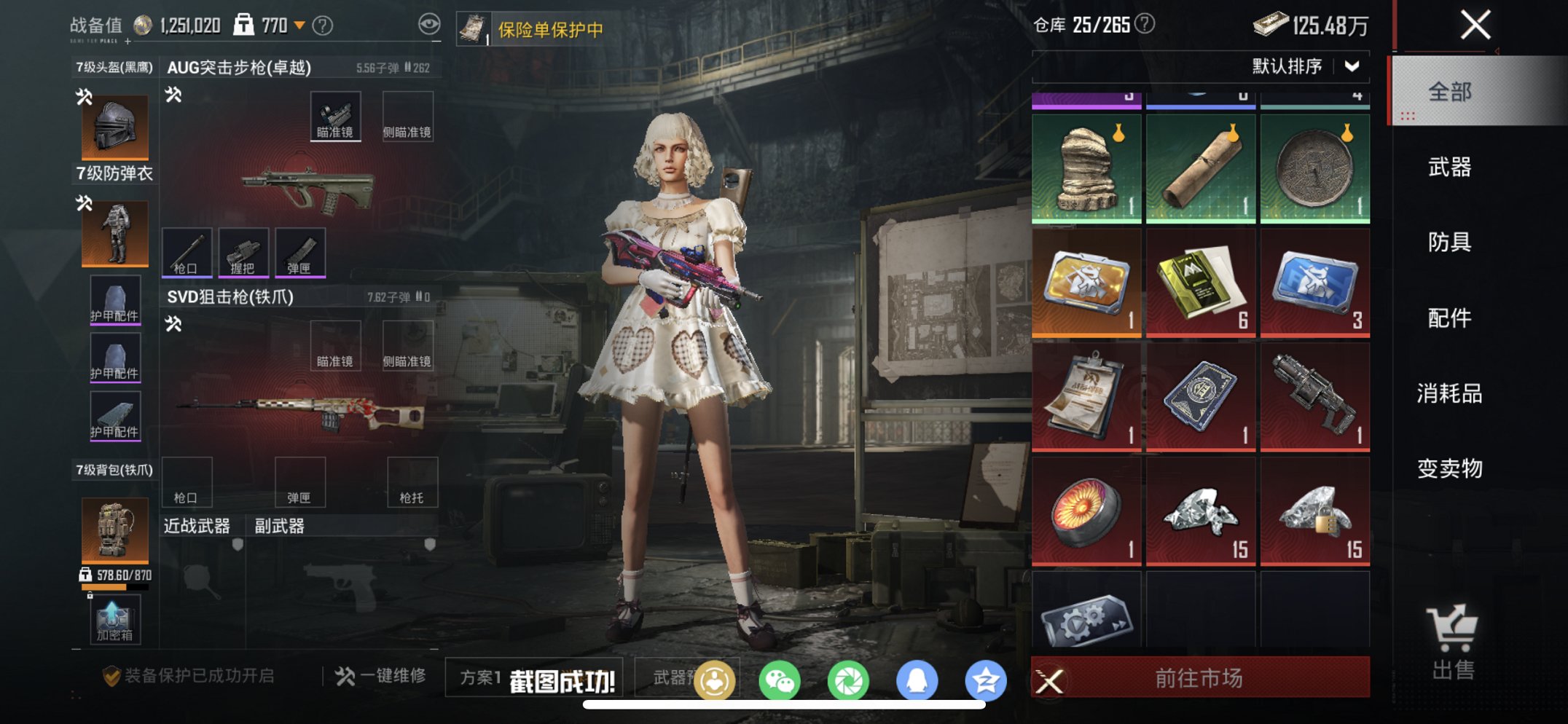Click the empty 侧瞄准镜 slot on AUG
The height and width of the screenshot is (724, 1568).
409,116
